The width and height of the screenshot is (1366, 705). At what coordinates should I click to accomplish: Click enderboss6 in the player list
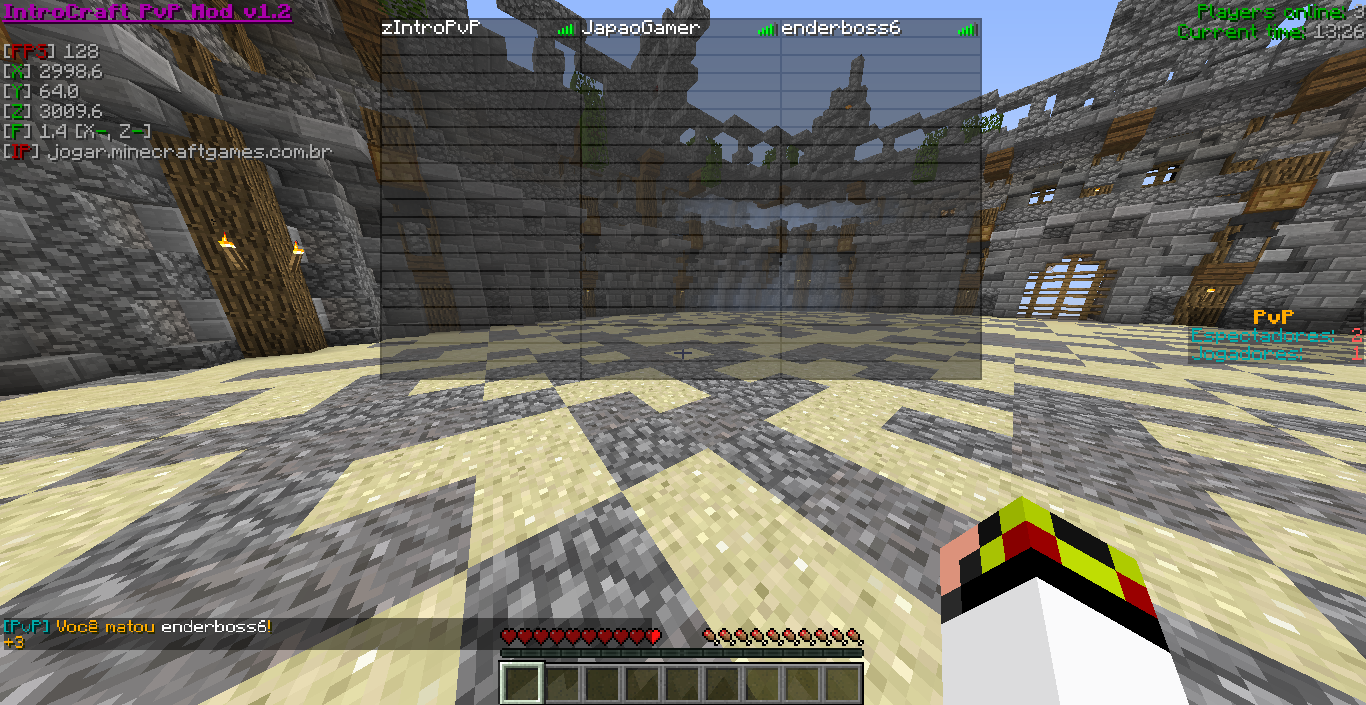pos(841,29)
